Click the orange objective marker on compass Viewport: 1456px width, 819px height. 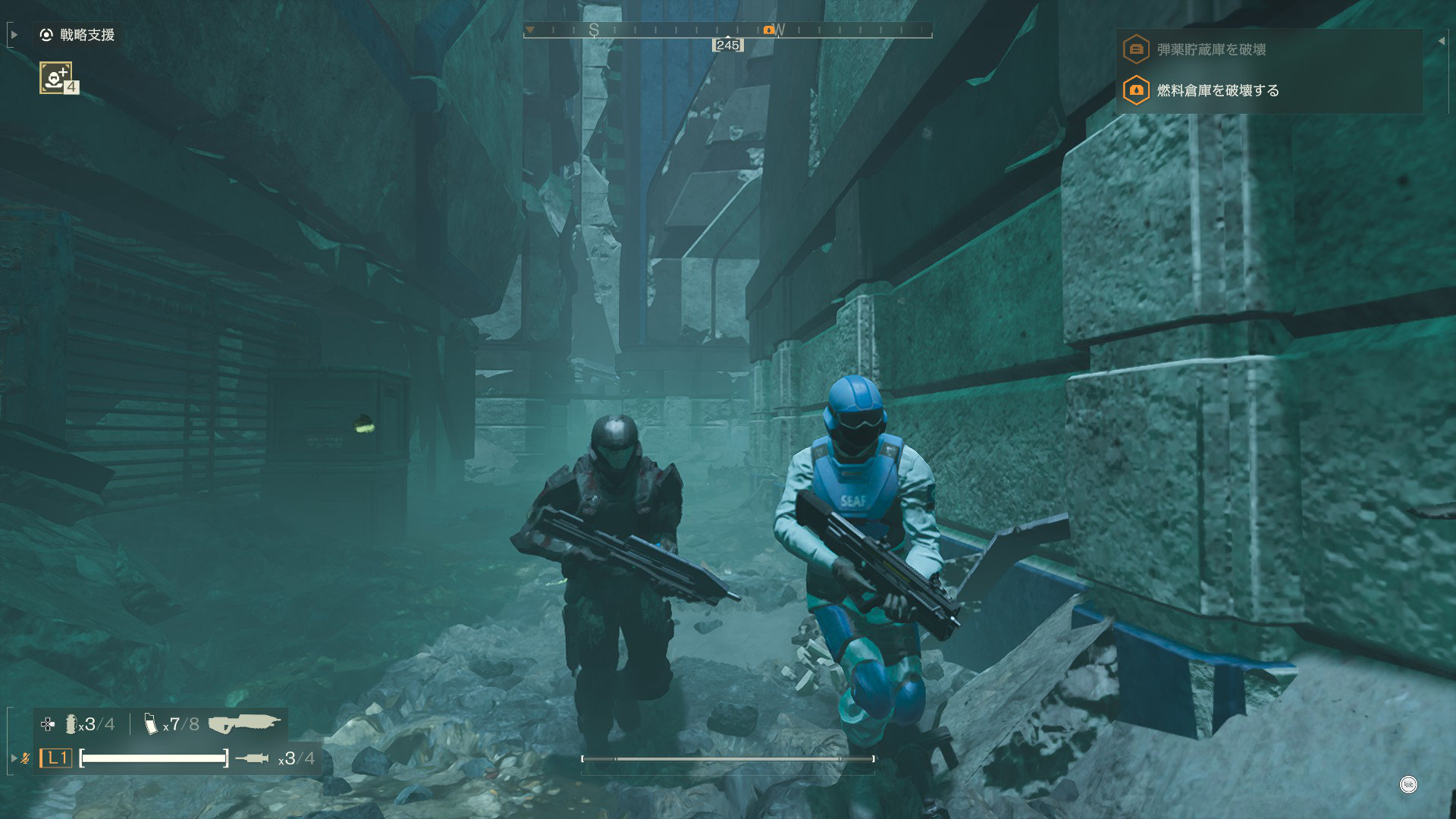tap(768, 30)
